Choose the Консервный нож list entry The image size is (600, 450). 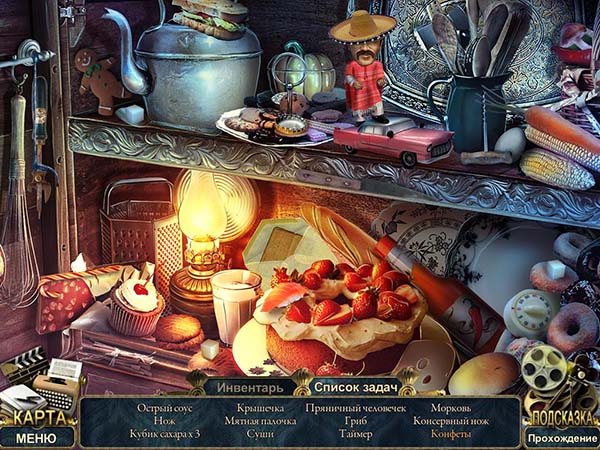click(450, 421)
